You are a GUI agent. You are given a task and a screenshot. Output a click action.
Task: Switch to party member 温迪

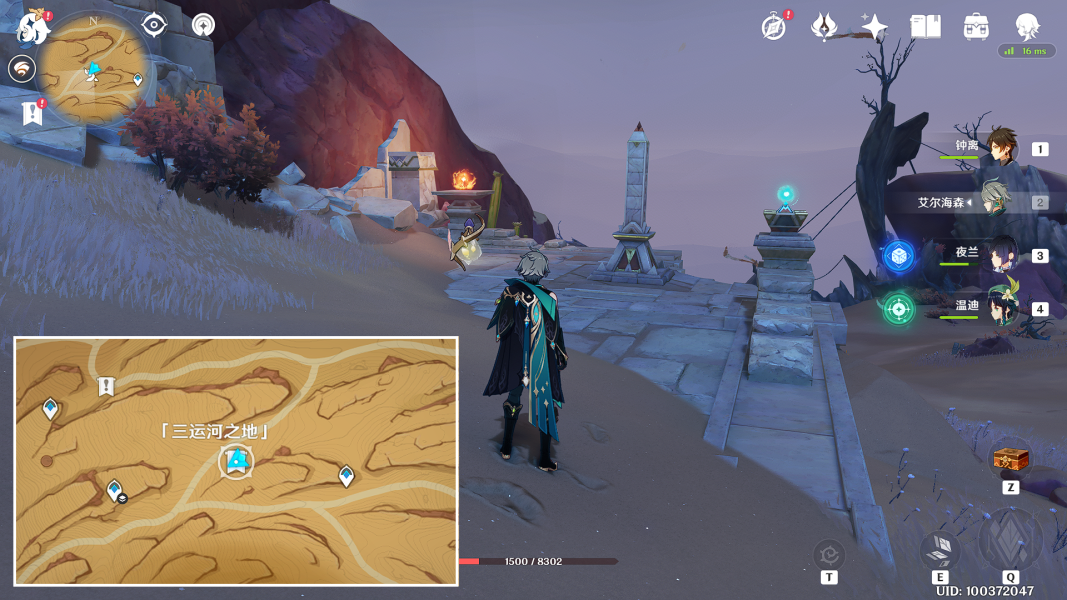click(1001, 308)
